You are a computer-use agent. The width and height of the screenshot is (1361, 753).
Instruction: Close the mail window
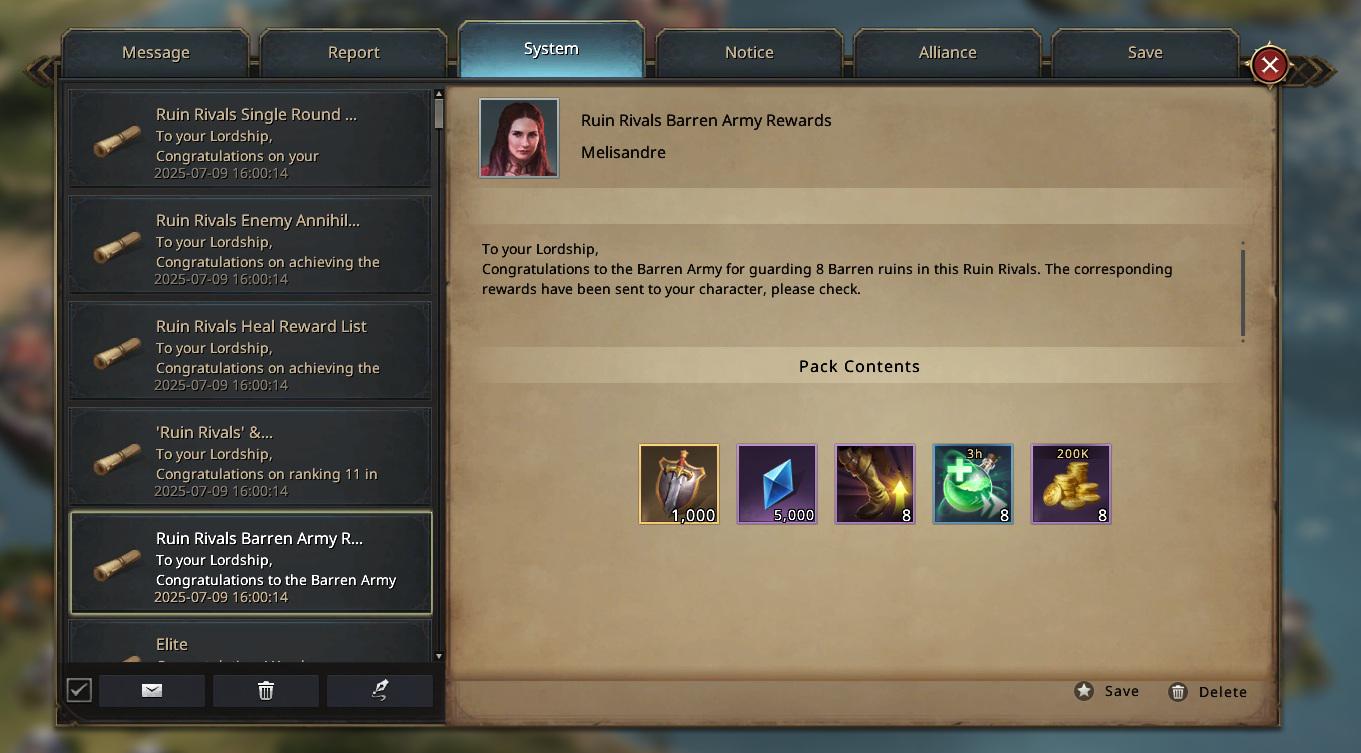tap(1269, 66)
